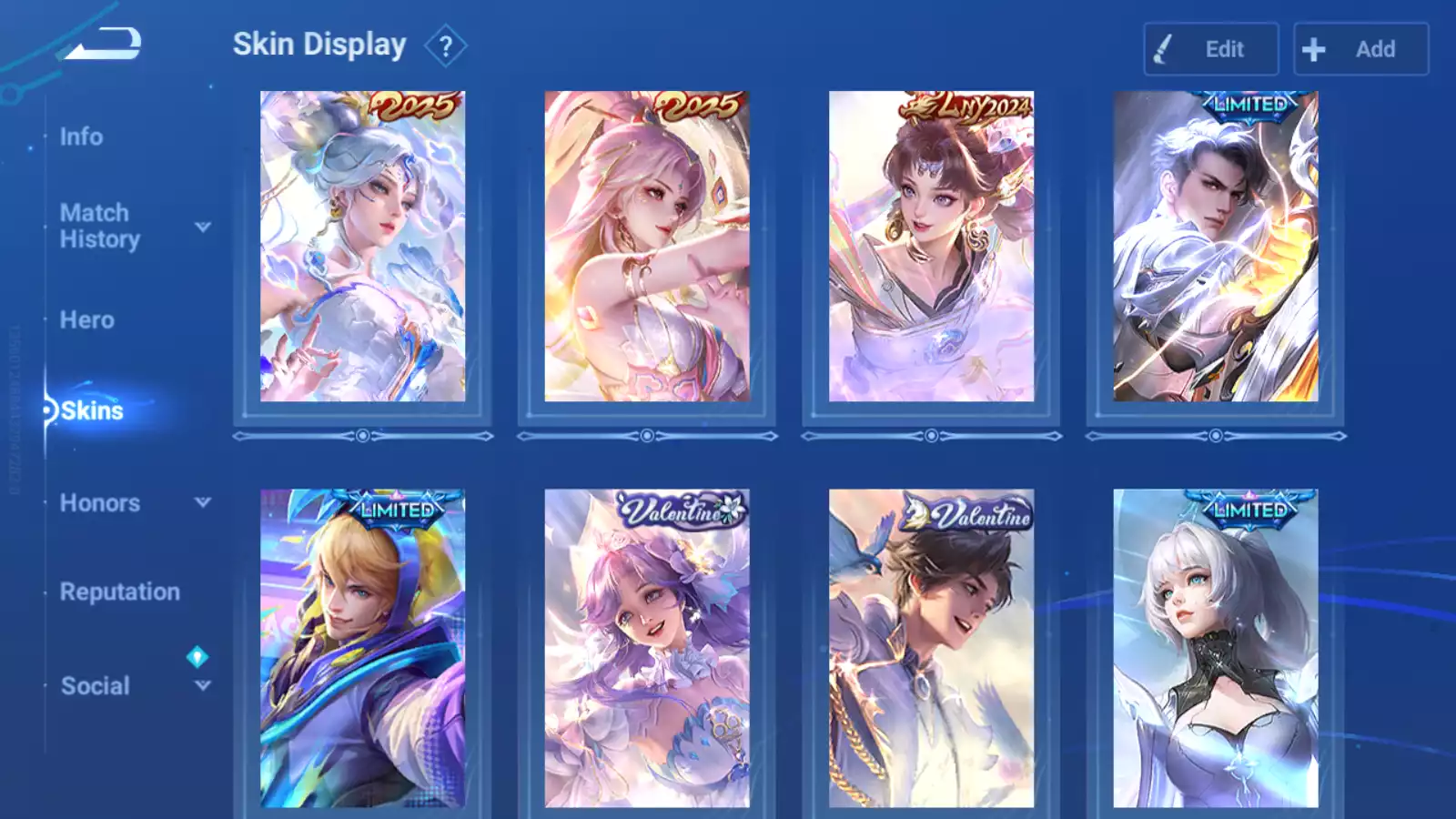Click the Edit button

tap(1210, 49)
